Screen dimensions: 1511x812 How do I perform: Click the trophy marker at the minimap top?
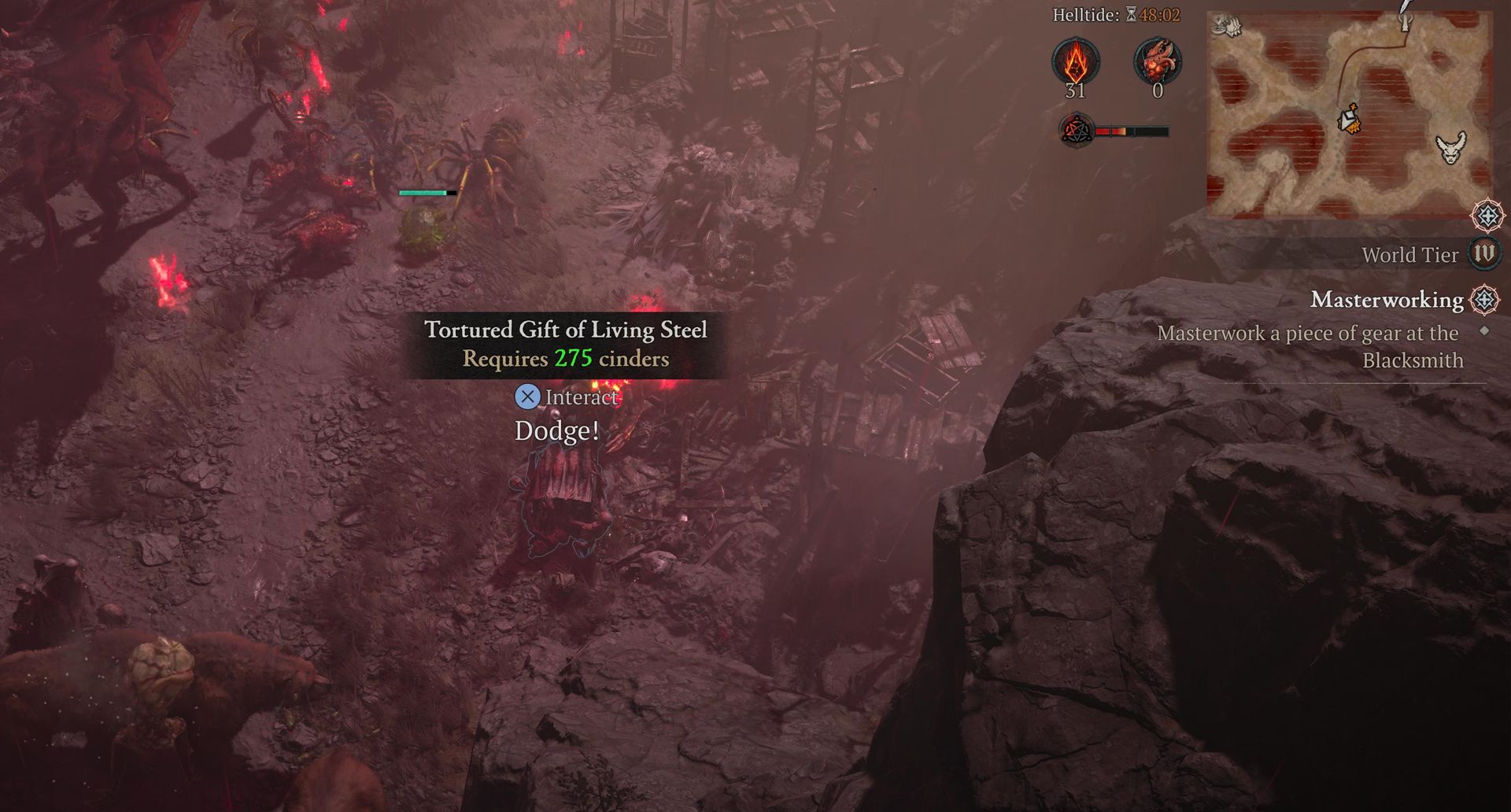tap(1406, 22)
